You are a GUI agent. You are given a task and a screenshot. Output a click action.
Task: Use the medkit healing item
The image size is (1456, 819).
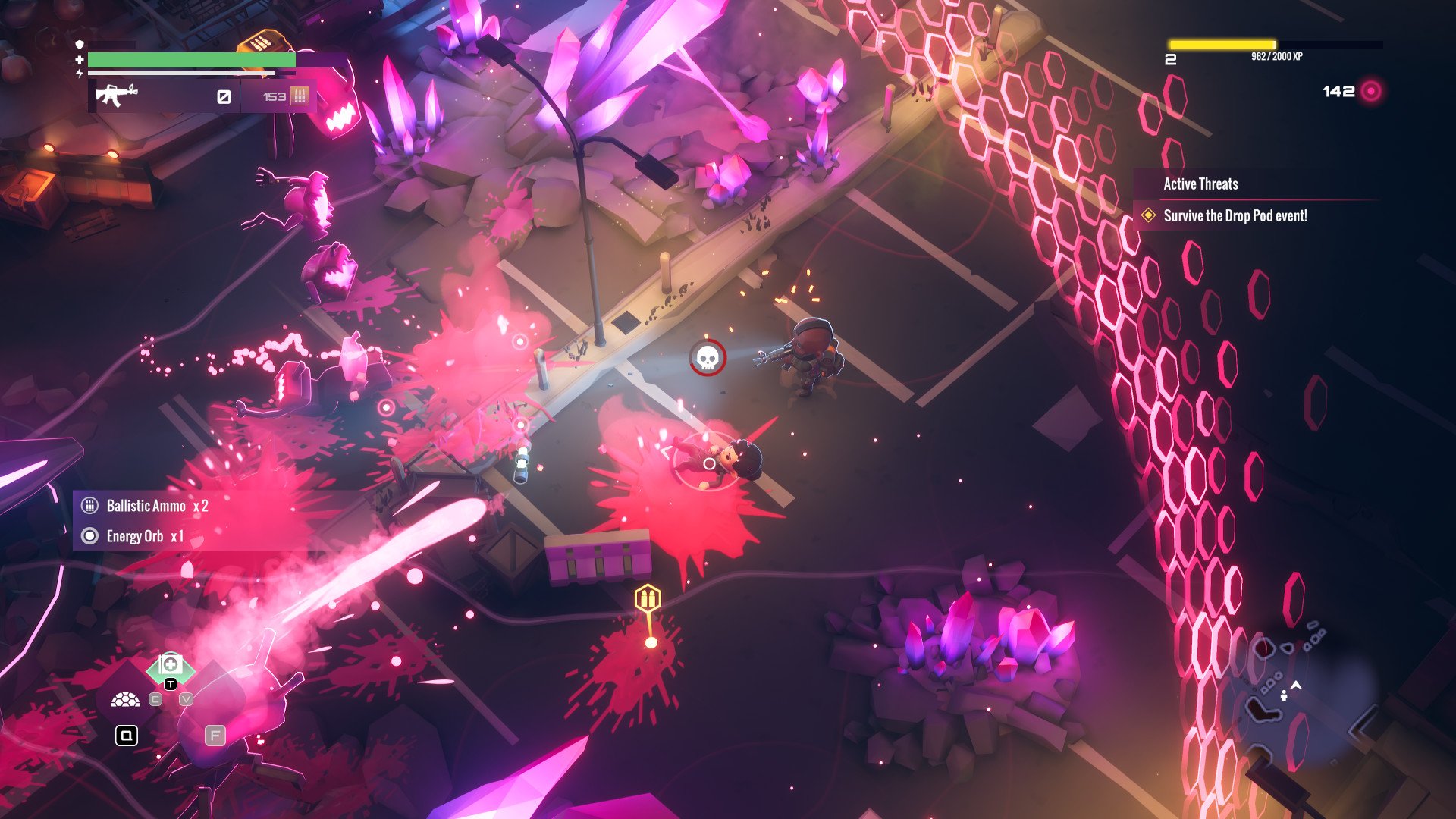[171, 666]
